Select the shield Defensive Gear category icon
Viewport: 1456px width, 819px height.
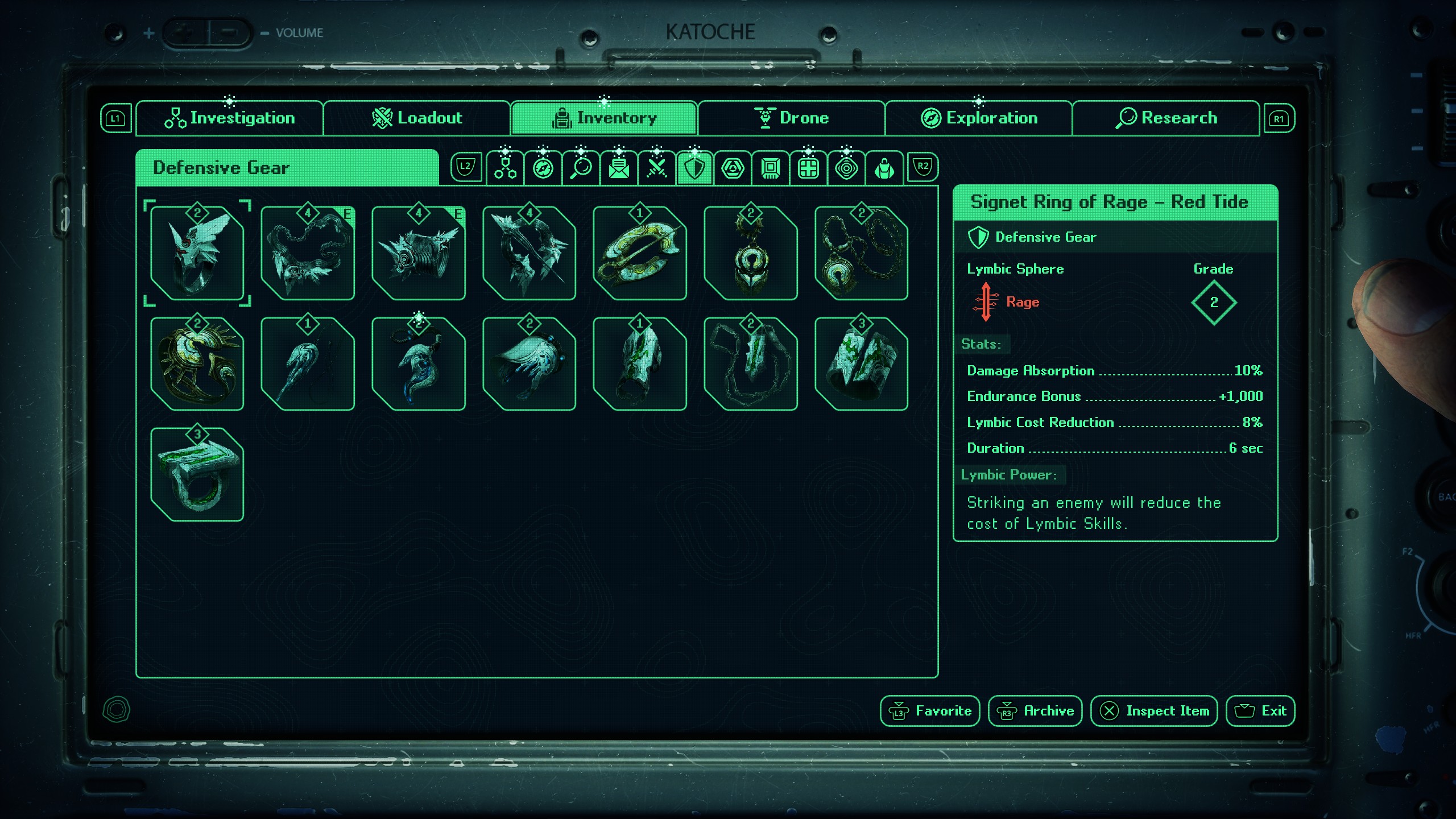click(694, 168)
